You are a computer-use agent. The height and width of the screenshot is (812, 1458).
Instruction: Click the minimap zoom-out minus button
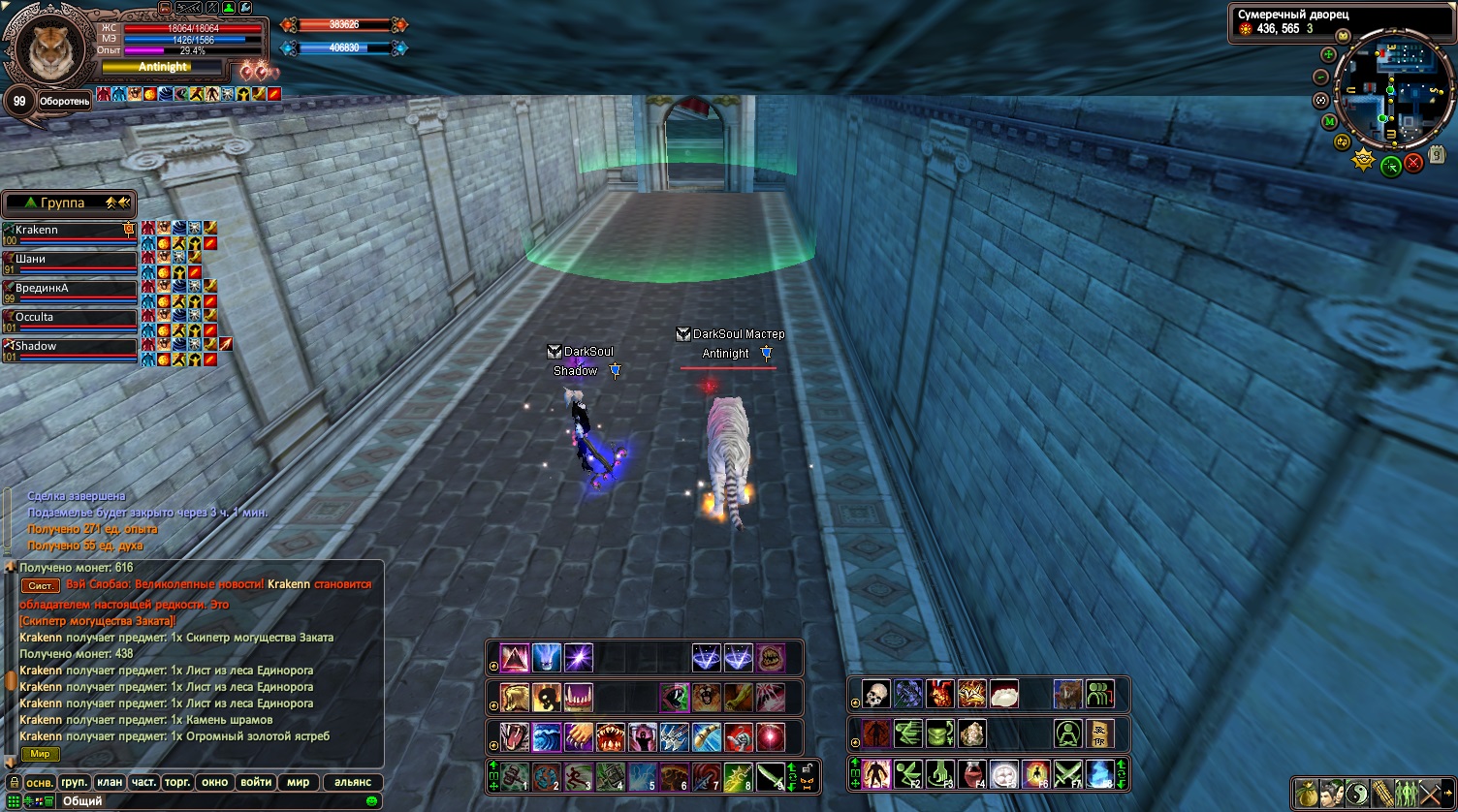click(1320, 78)
